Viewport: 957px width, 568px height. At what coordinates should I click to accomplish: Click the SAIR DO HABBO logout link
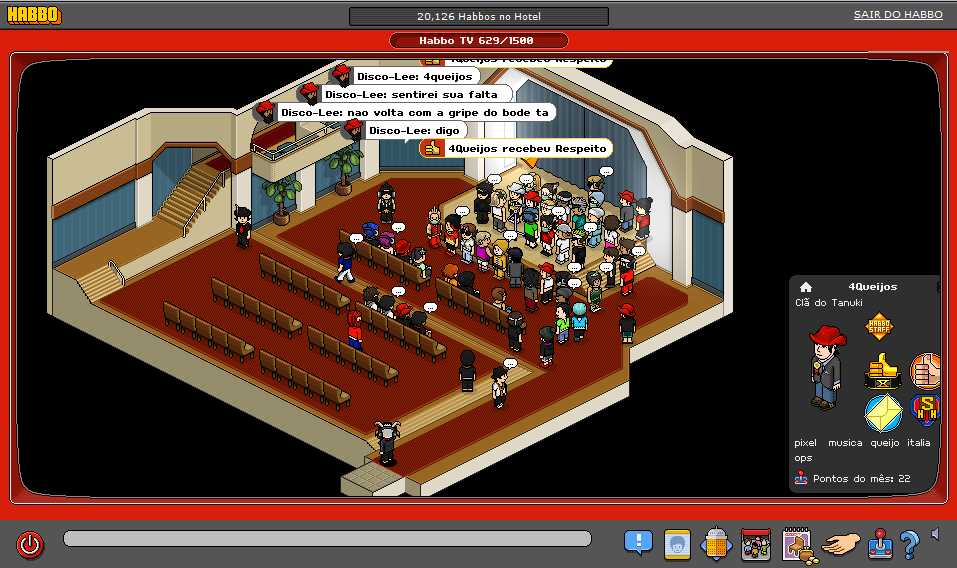tap(897, 15)
